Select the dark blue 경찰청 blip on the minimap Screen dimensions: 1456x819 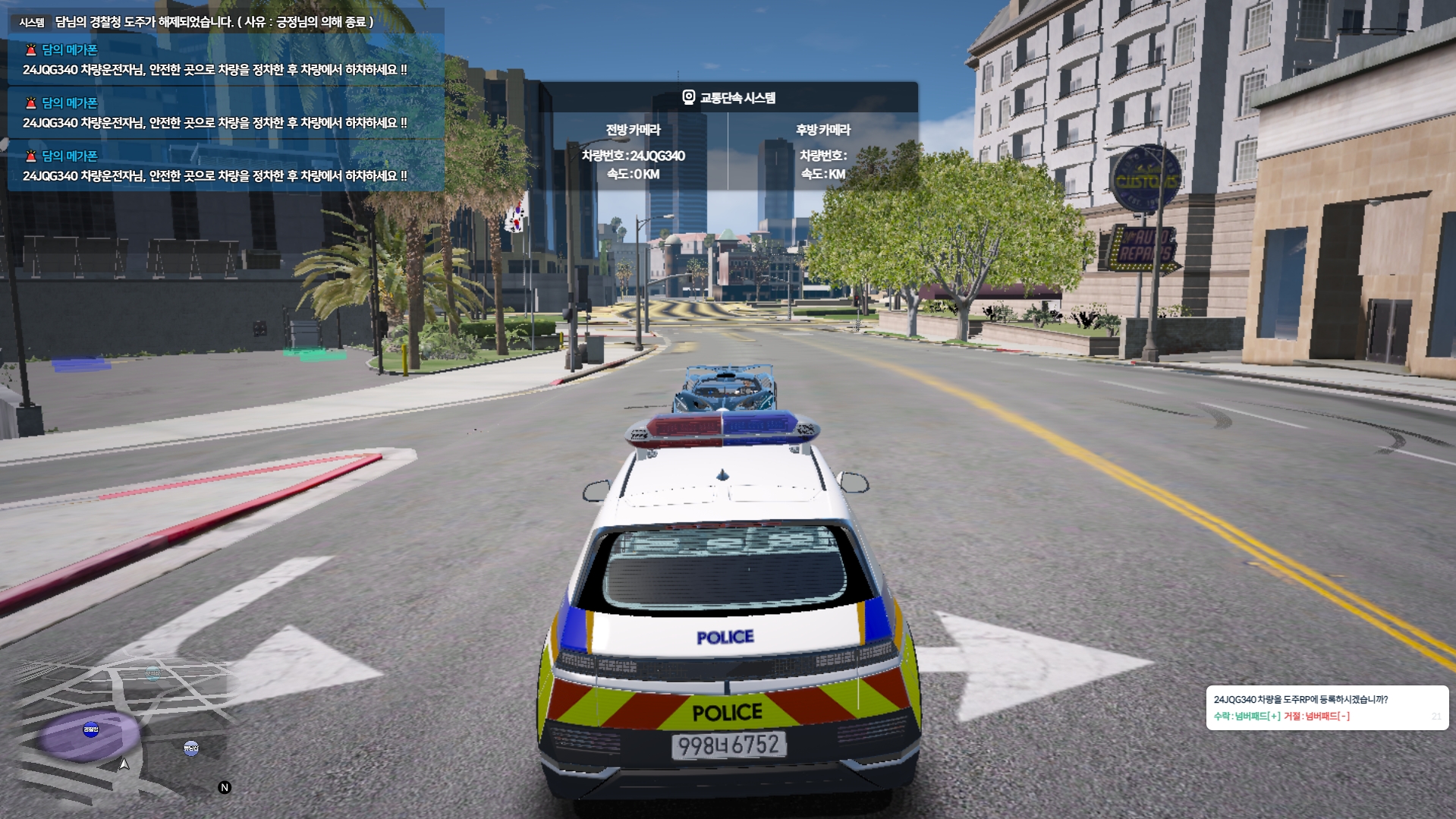91,729
